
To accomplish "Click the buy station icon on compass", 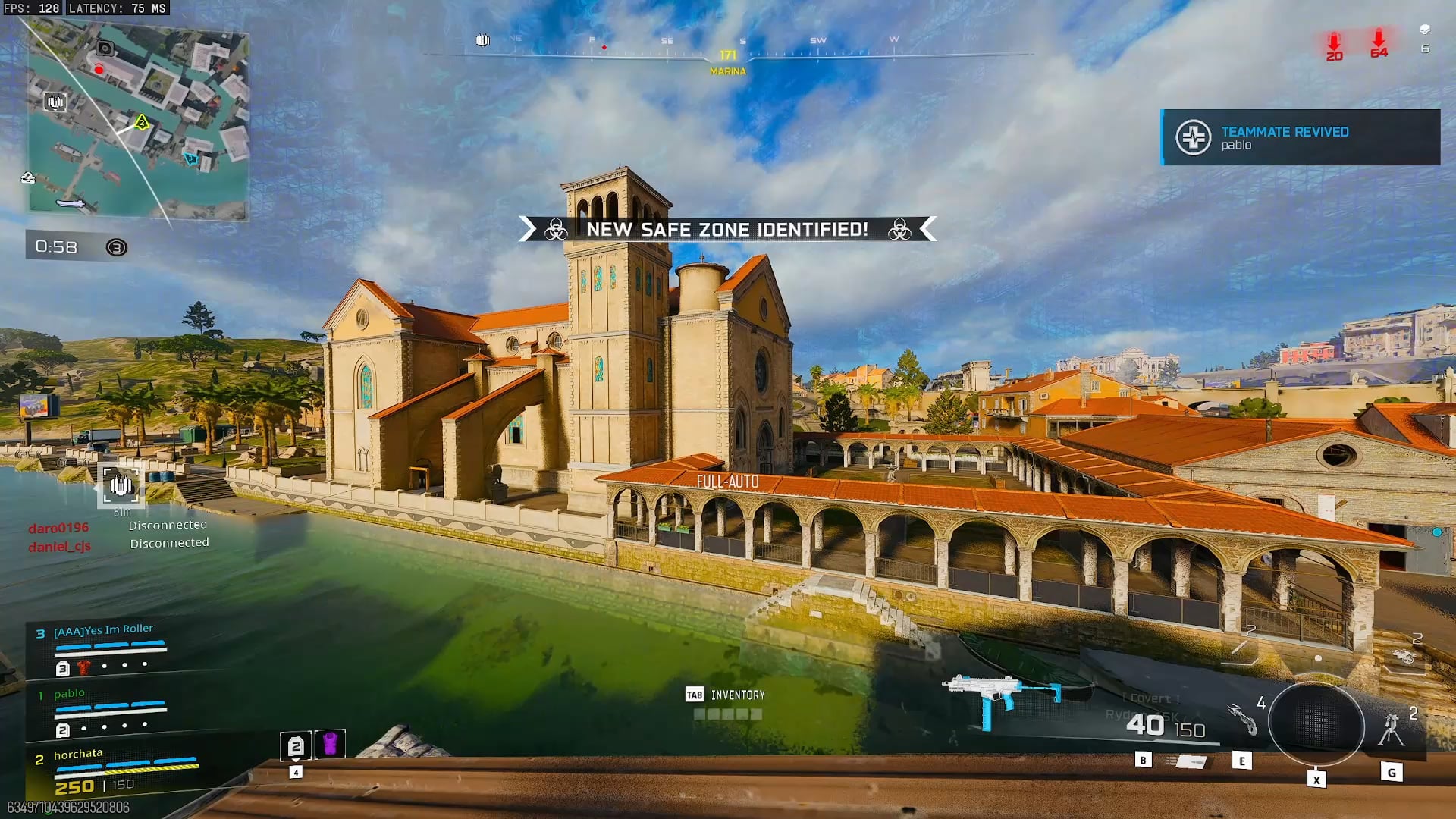I will pyautogui.click(x=482, y=40).
